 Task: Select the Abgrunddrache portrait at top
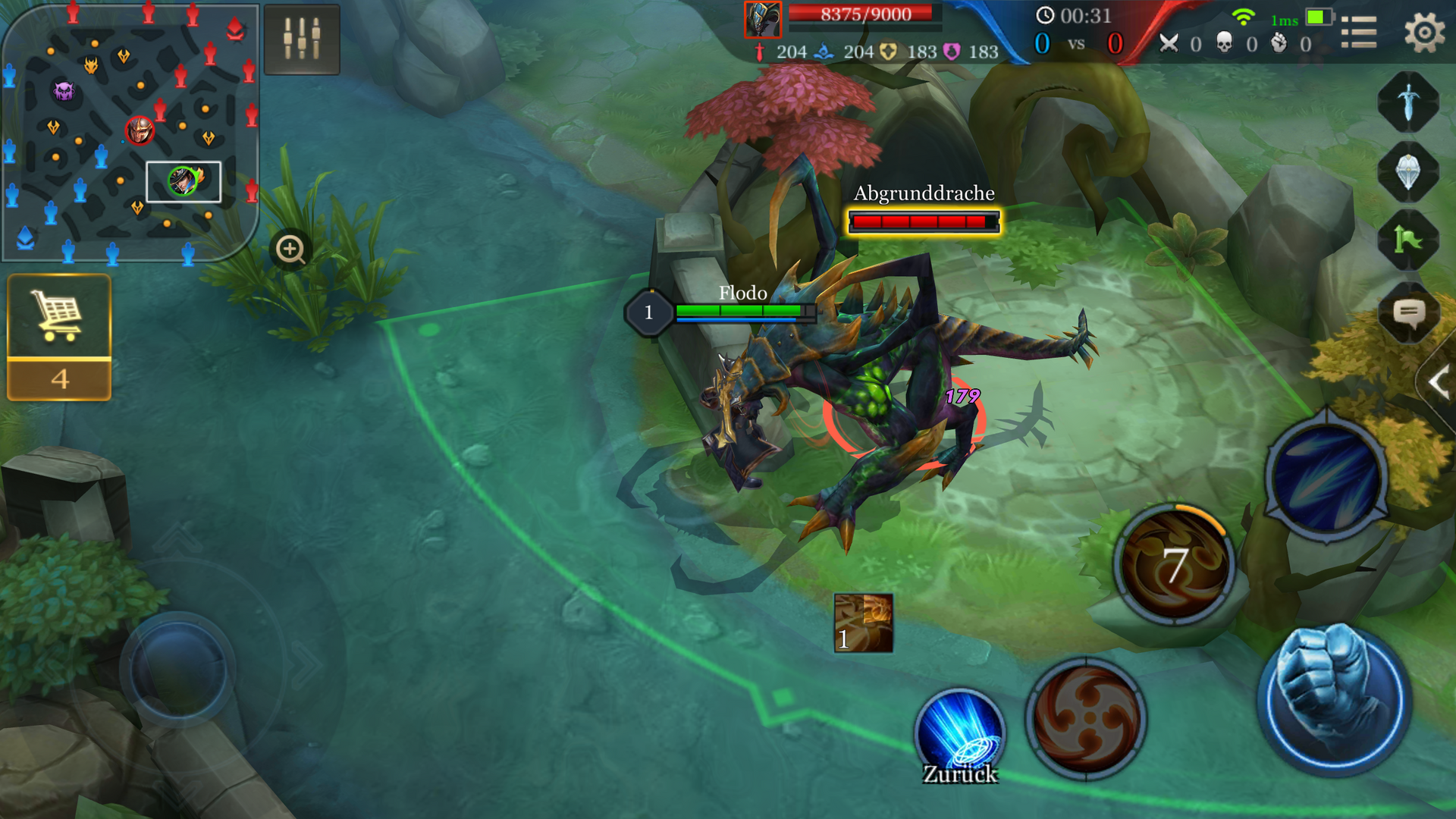(x=762, y=20)
